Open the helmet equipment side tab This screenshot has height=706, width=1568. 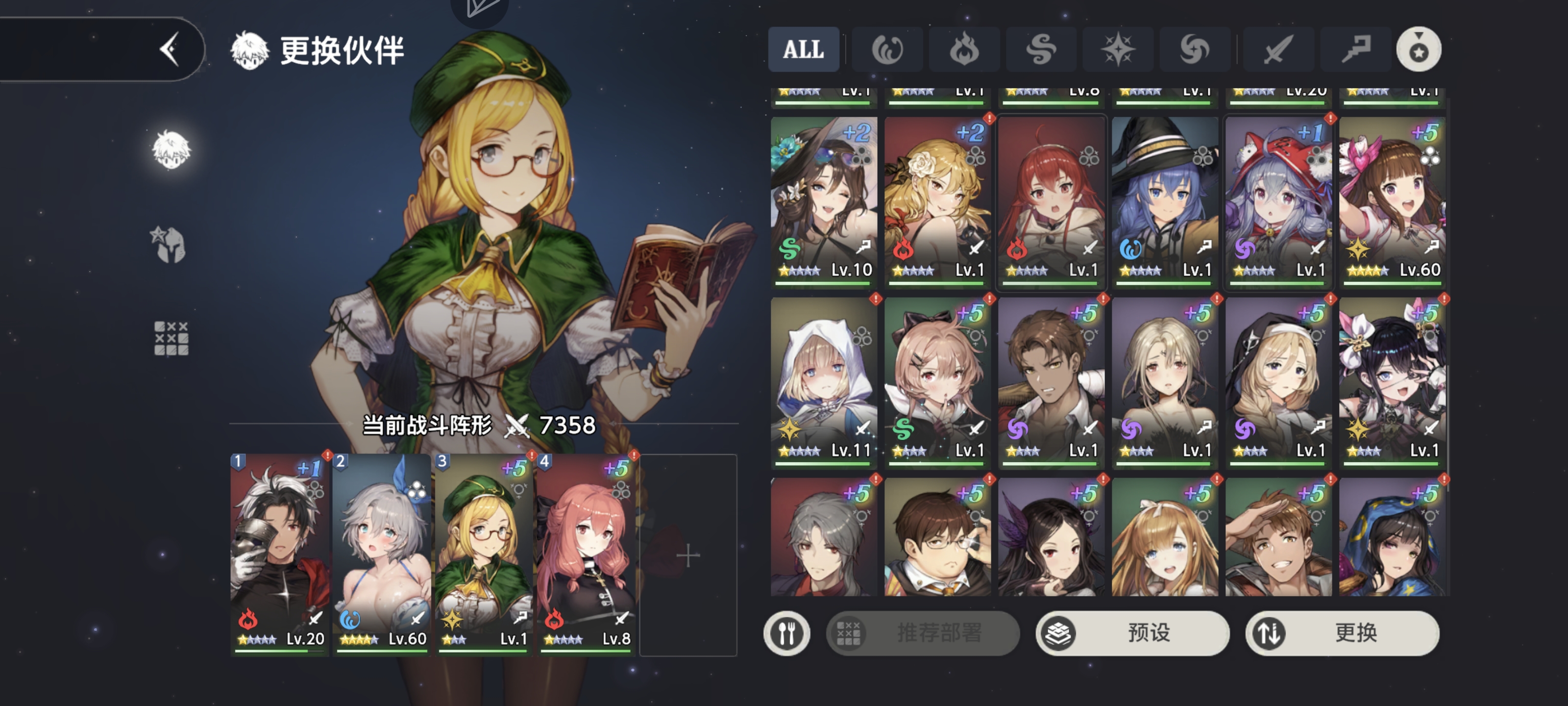pos(169,244)
